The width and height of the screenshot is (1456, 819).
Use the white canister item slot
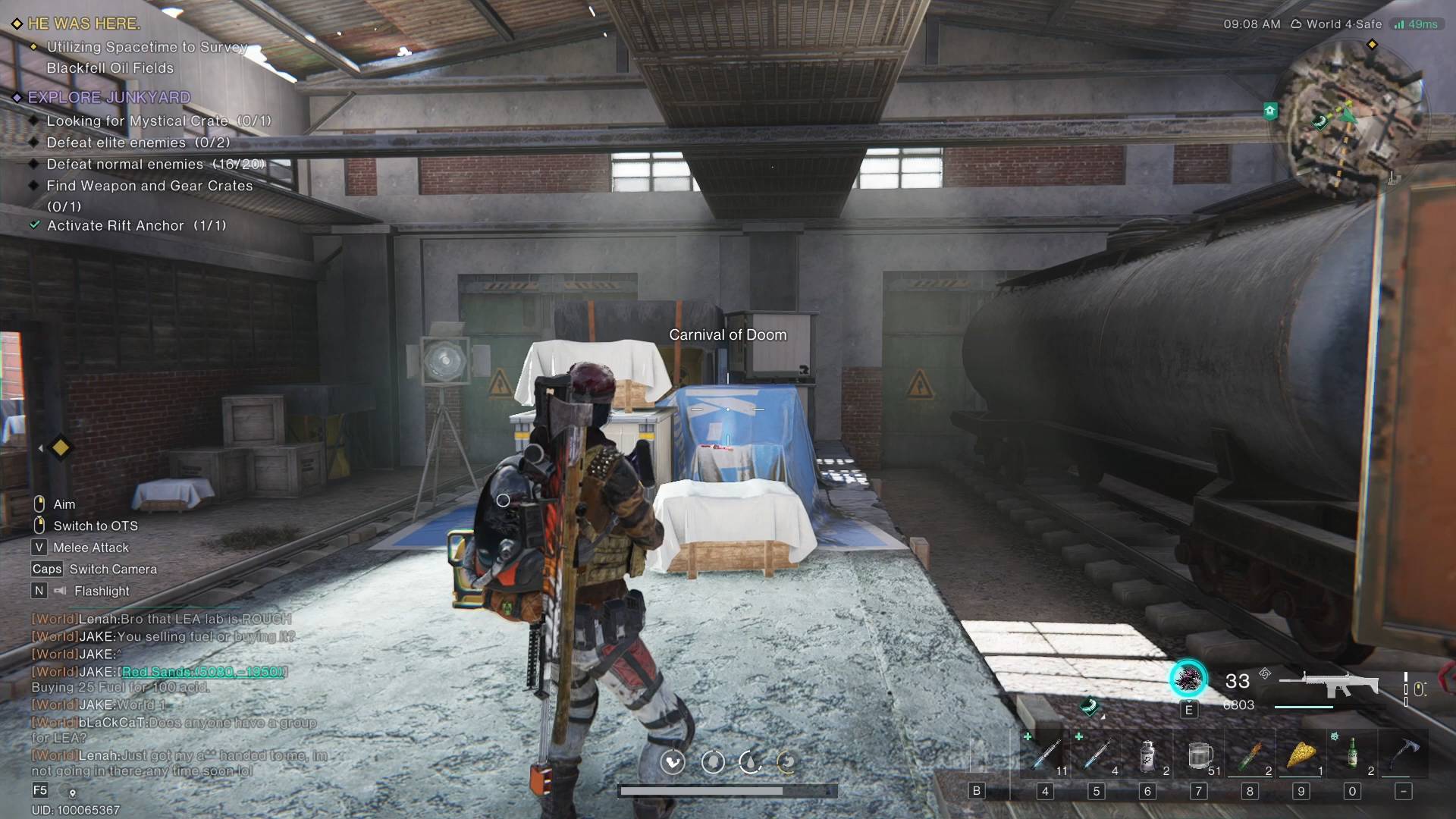click(x=1148, y=755)
